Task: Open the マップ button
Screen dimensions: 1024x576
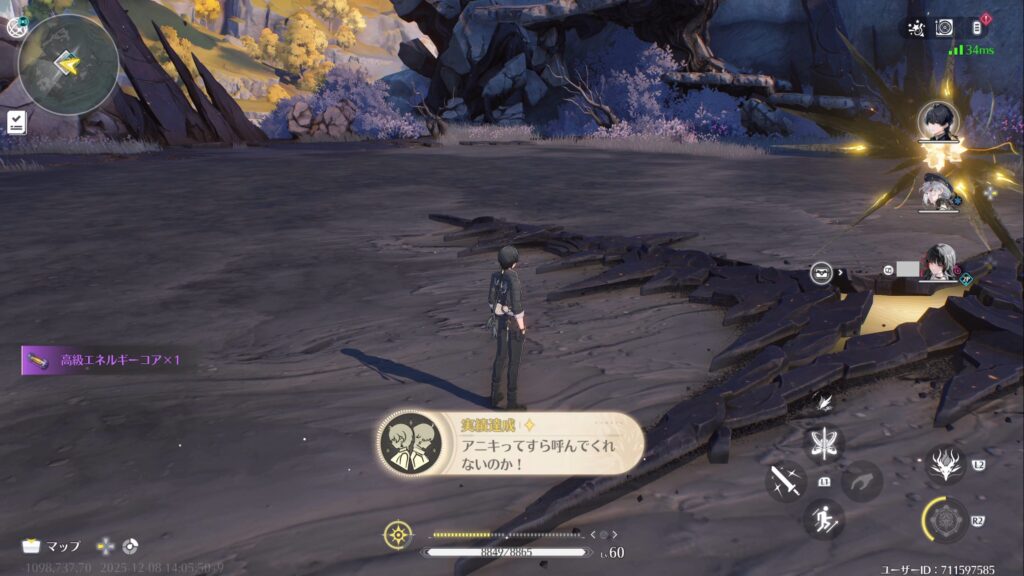Action: pyautogui.click(x=52, y=546)
